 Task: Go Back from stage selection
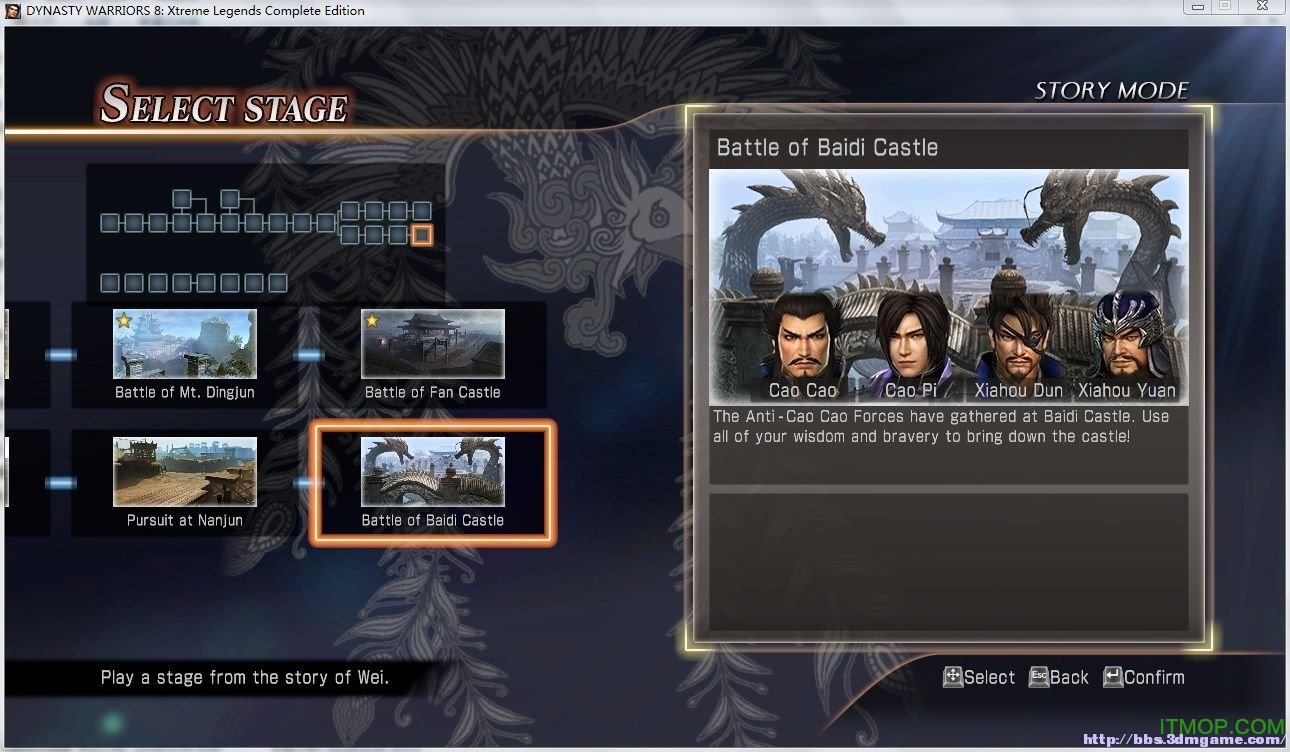point(1058,677)
